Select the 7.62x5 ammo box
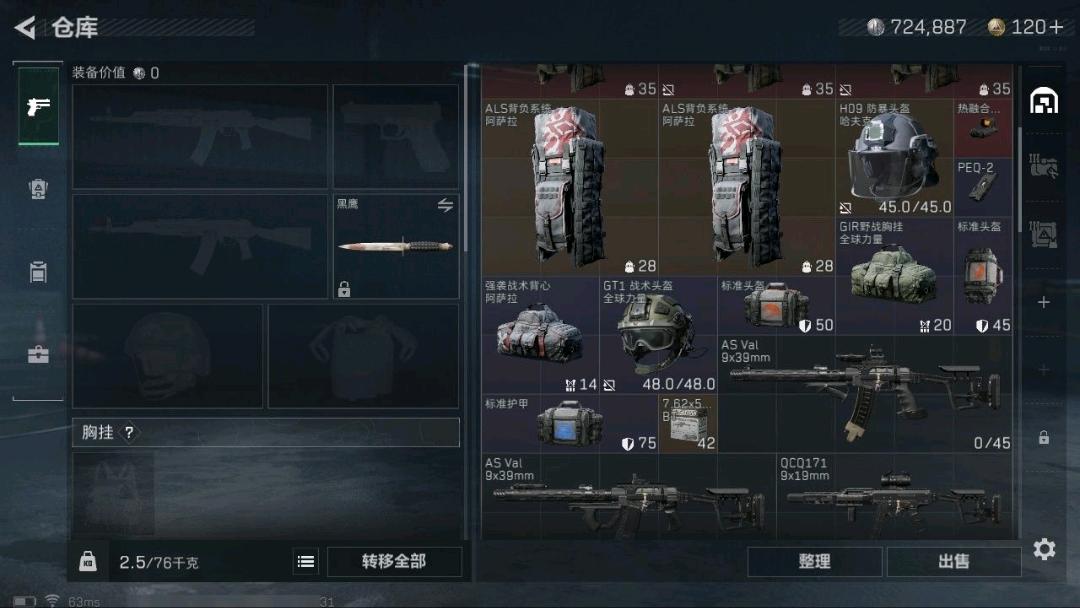Image resolution: width=1080 pixels, height=608 pixels. click(688, 424)
